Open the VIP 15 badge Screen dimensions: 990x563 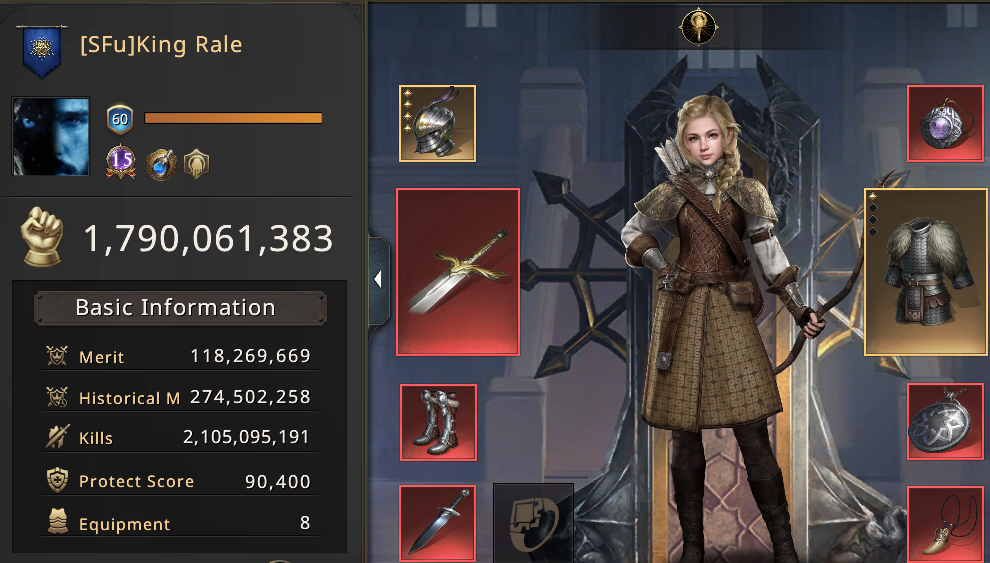coord(121,161)
